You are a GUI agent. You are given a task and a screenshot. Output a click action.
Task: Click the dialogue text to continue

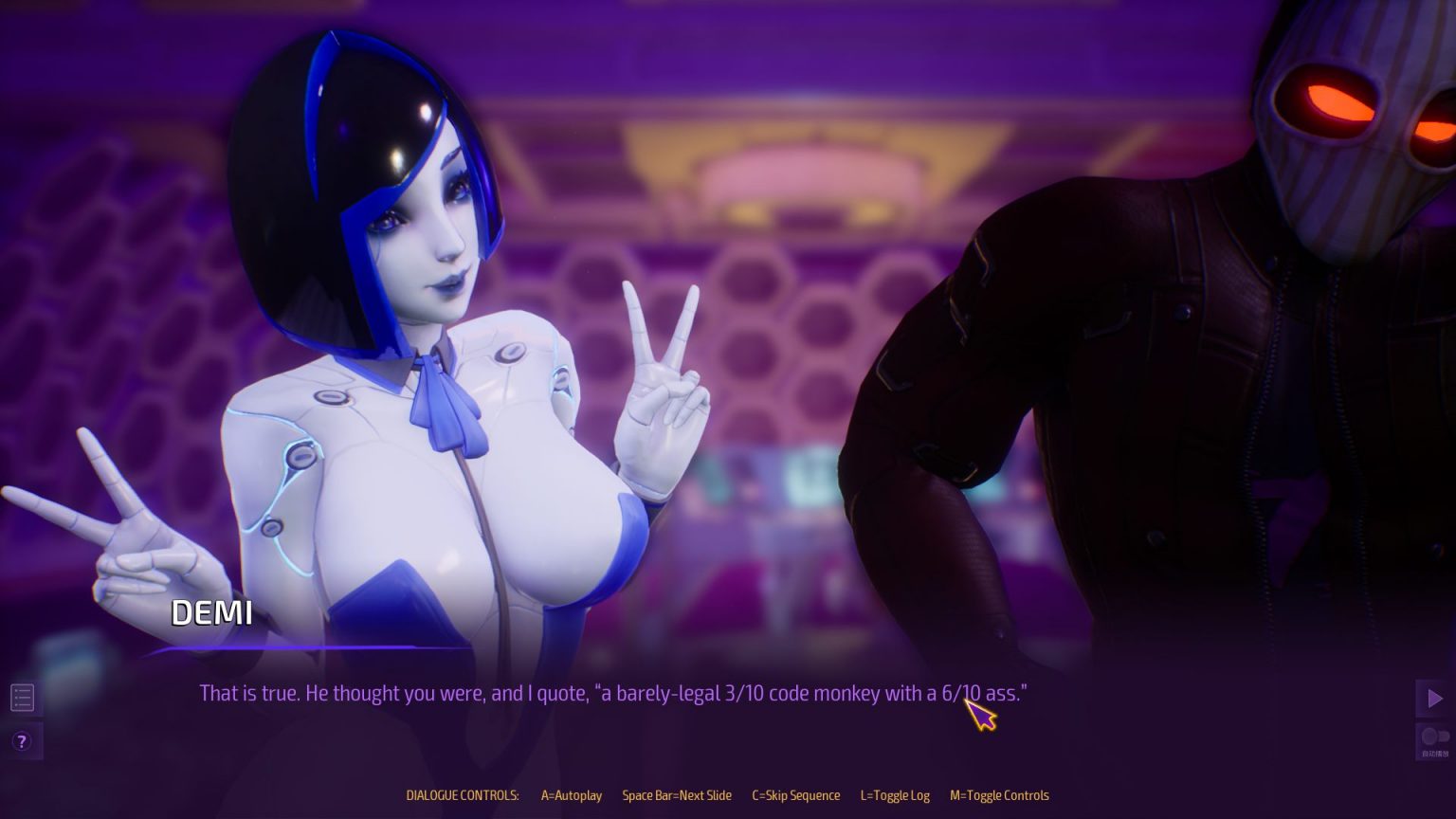[614, 693]
